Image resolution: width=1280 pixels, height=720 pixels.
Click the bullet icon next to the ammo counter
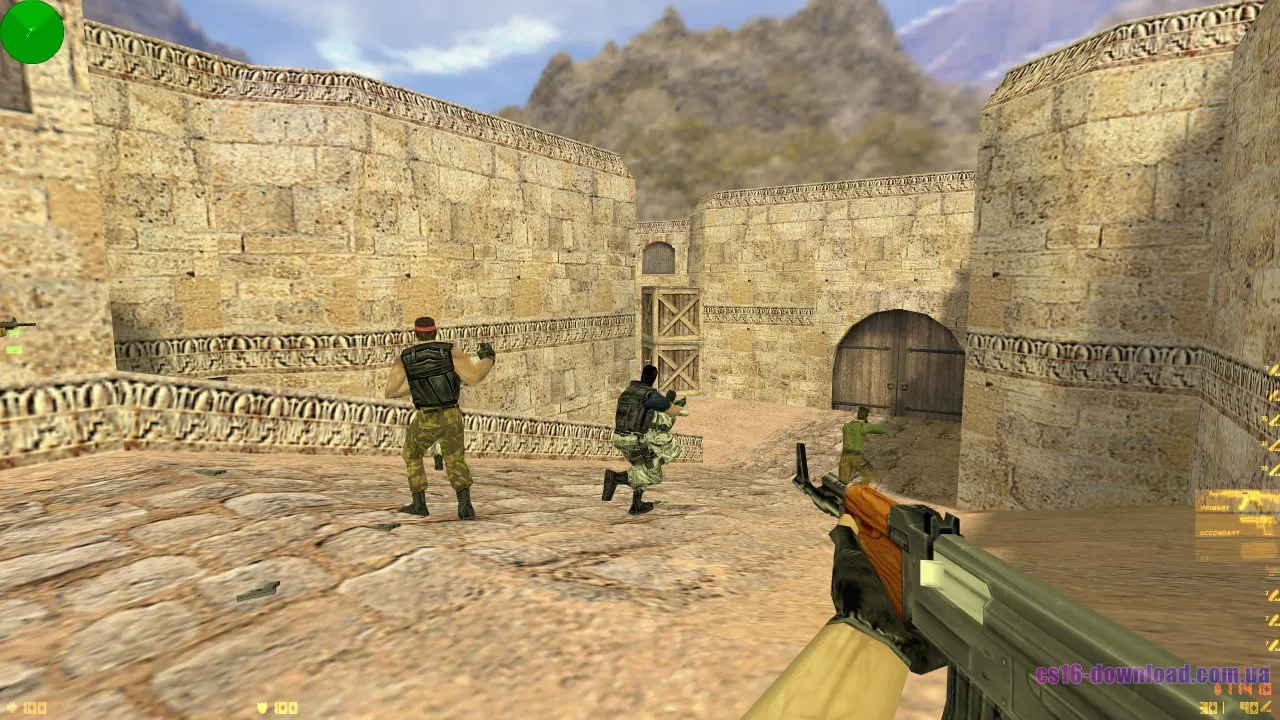(1266, 707)
